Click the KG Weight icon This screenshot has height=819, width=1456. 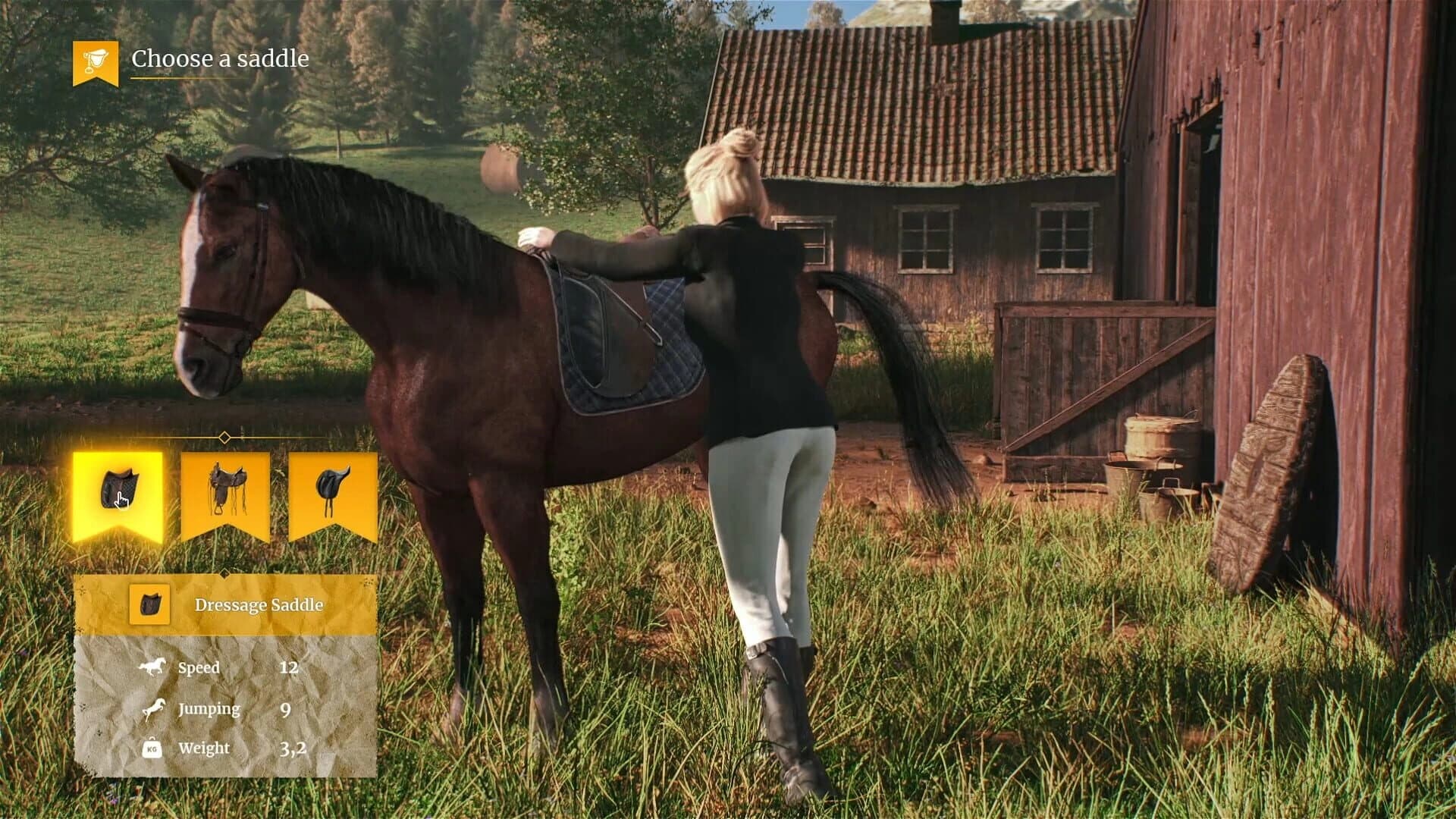pyautogui.click(x=152, y=748)
